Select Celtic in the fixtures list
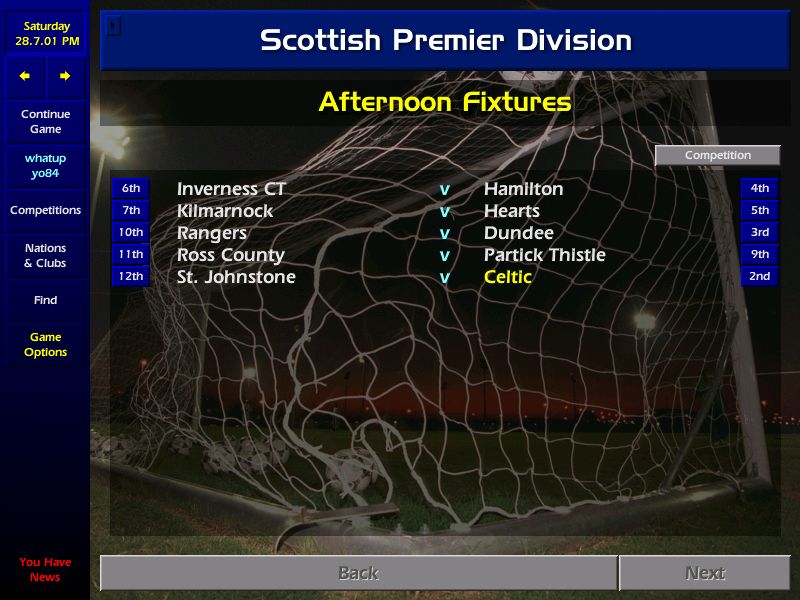Screen dimensions: 800x600 point(508,277)
